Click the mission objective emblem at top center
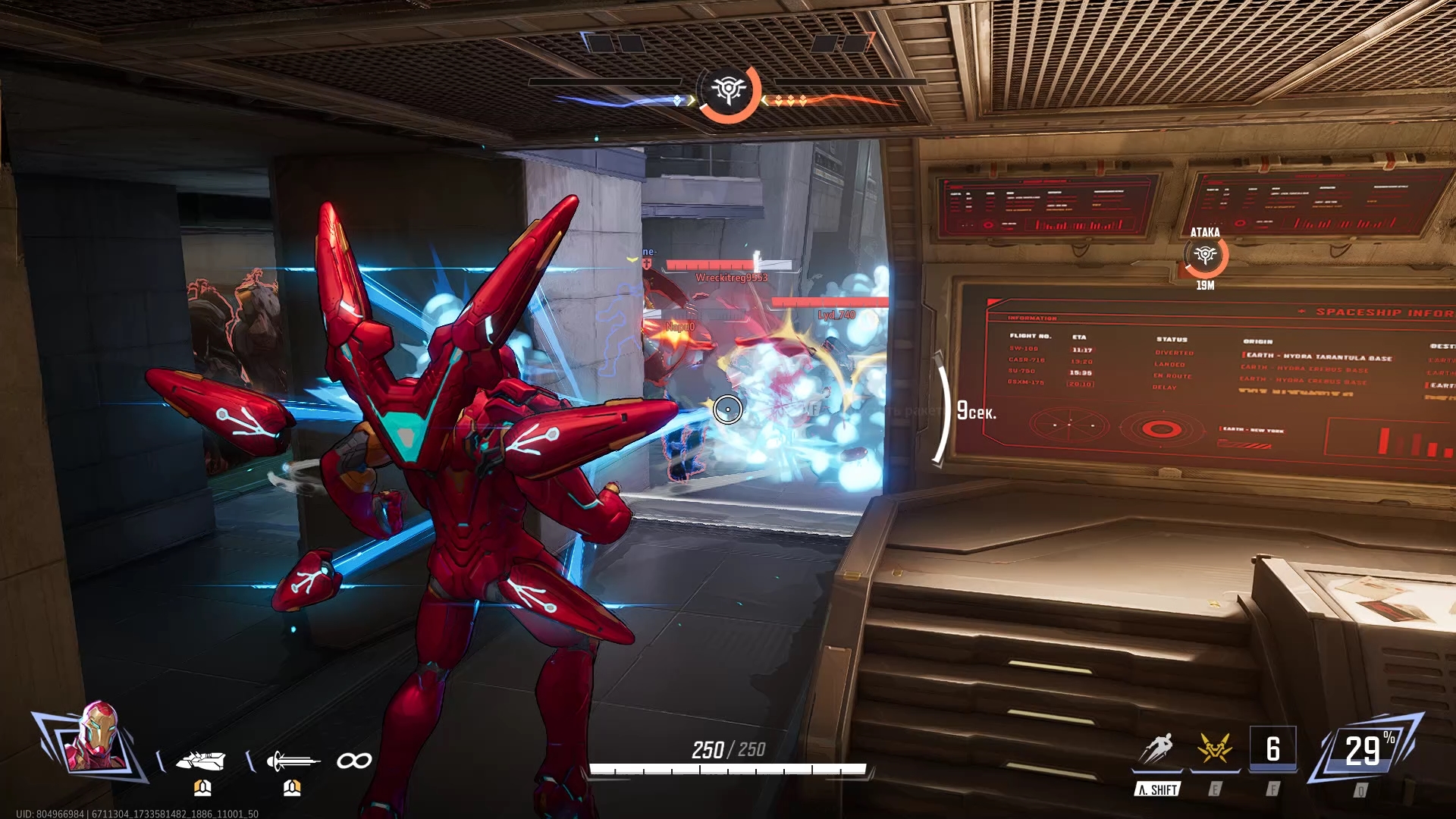Viewport: 1456px width, 819px height. tap(728, 91)
